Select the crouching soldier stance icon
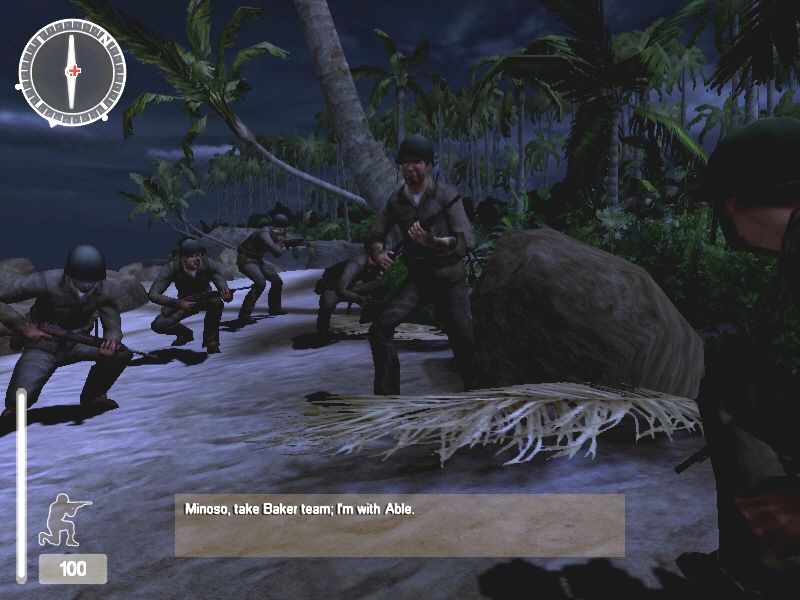This screenshot has width=800, height=600. [x=64, y=520]
